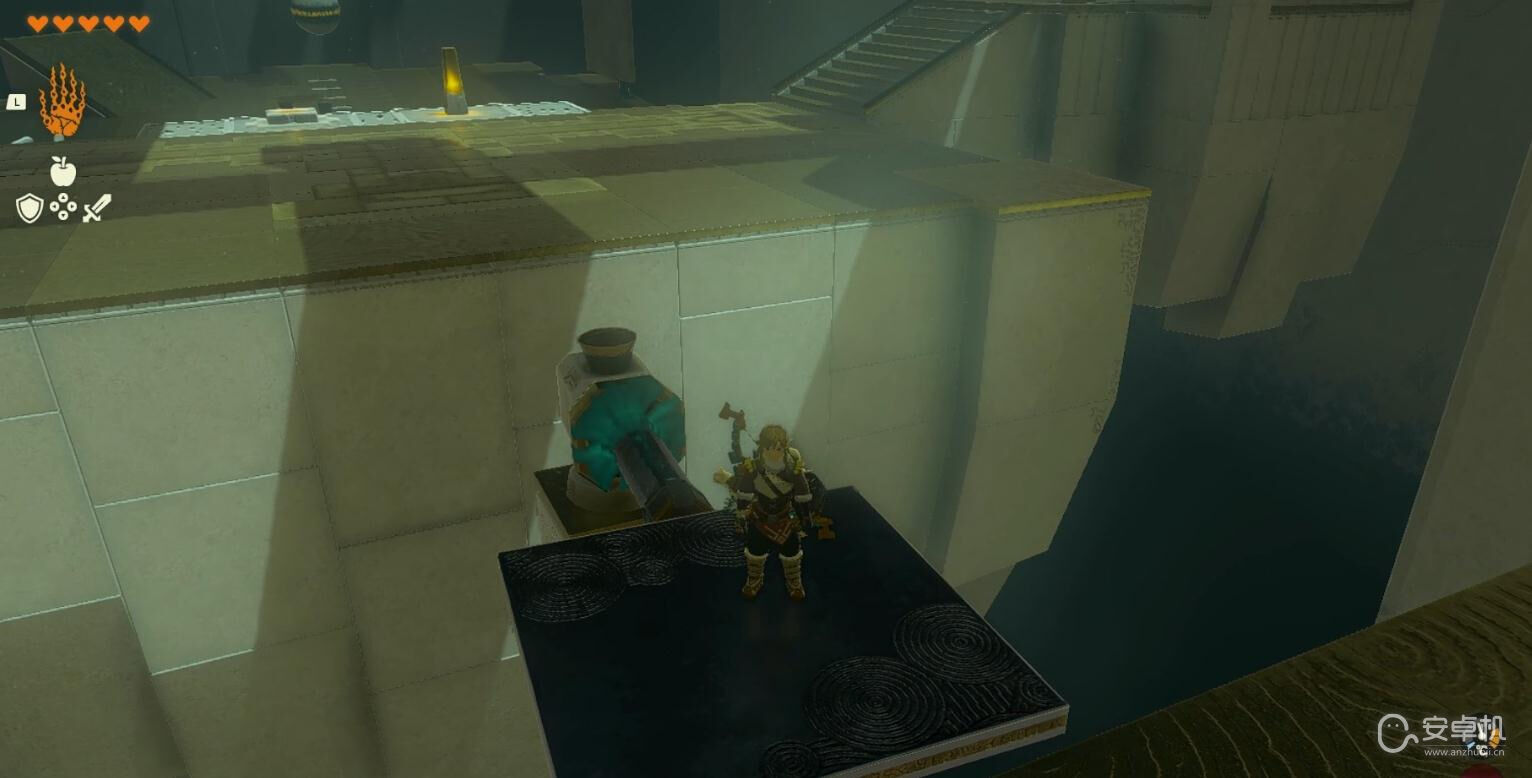Open the shield quick-select icon

(x=29, y=208)
